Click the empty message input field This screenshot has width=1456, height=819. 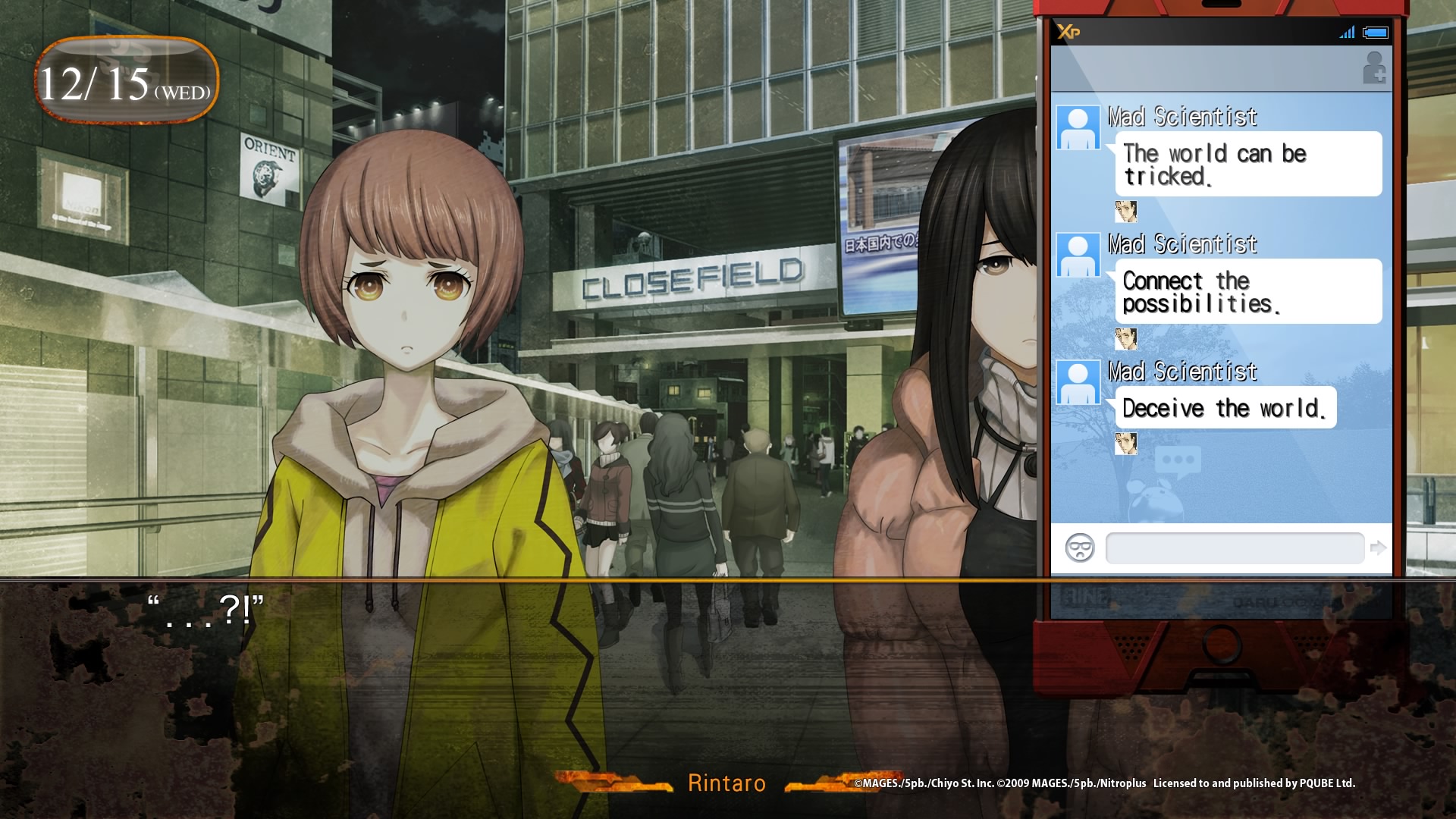point(1235,548)
